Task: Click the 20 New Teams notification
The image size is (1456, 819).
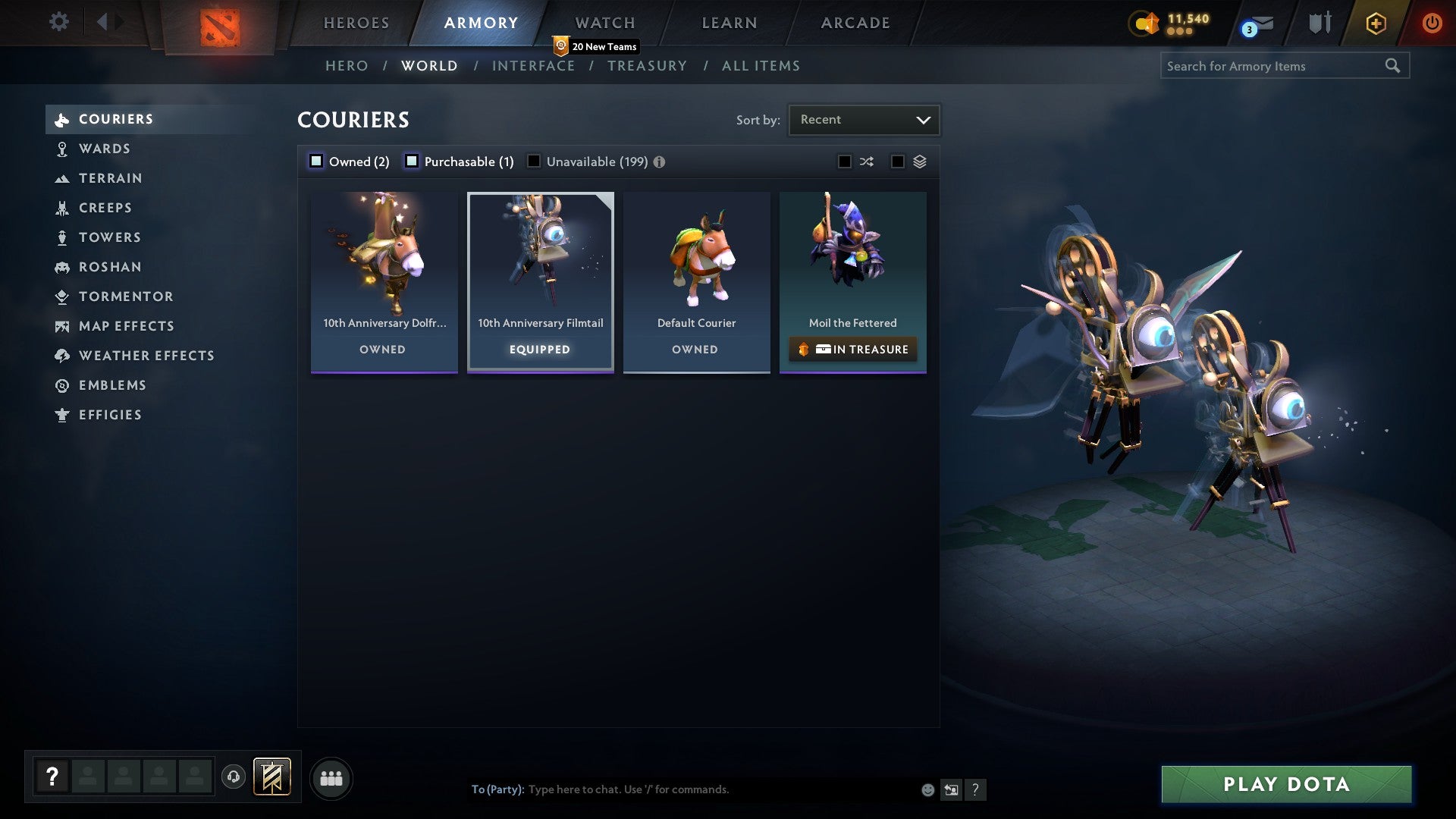Action: (596, 45)
